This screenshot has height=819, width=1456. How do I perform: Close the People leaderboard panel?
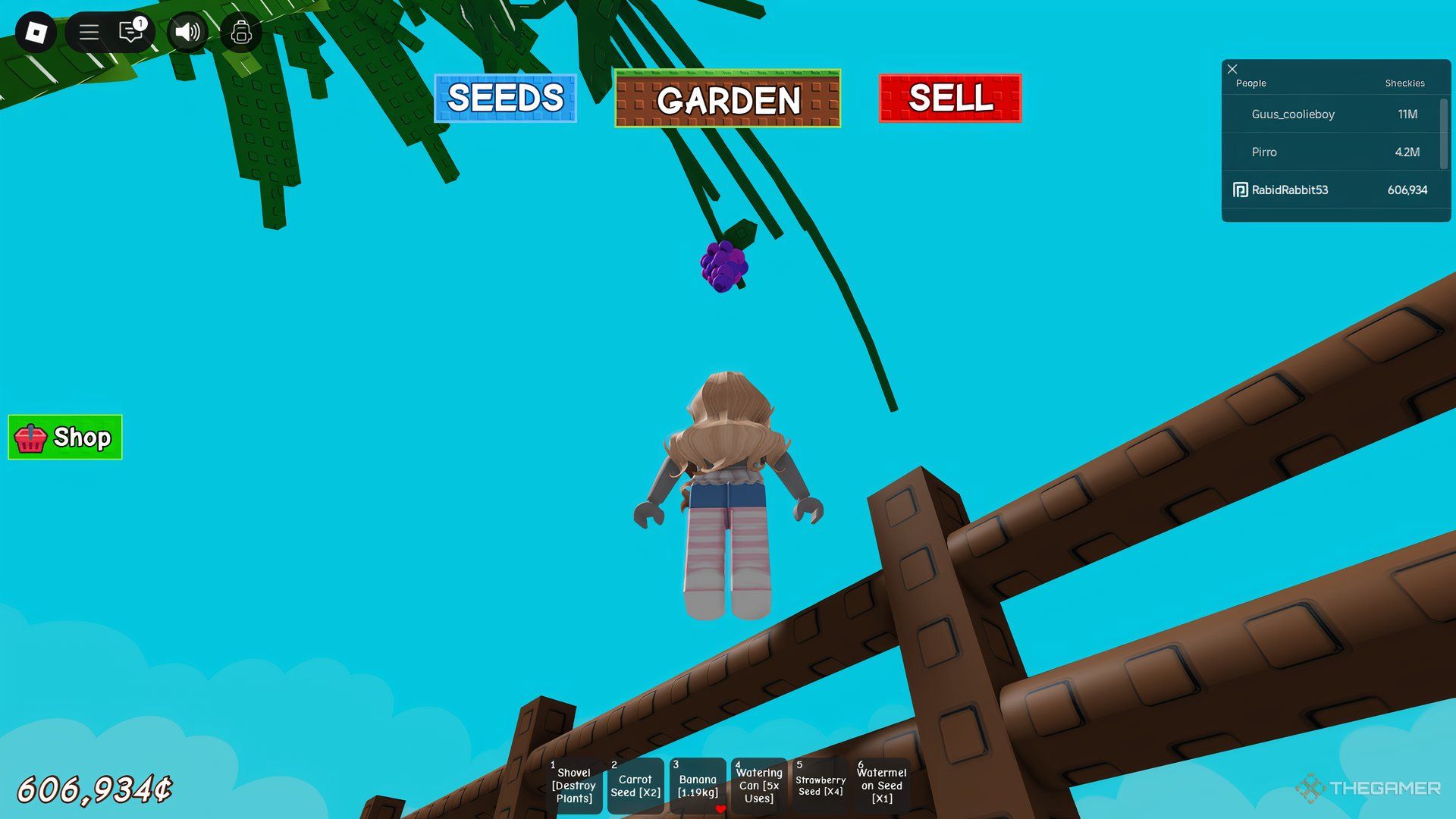coord(1232,69)
